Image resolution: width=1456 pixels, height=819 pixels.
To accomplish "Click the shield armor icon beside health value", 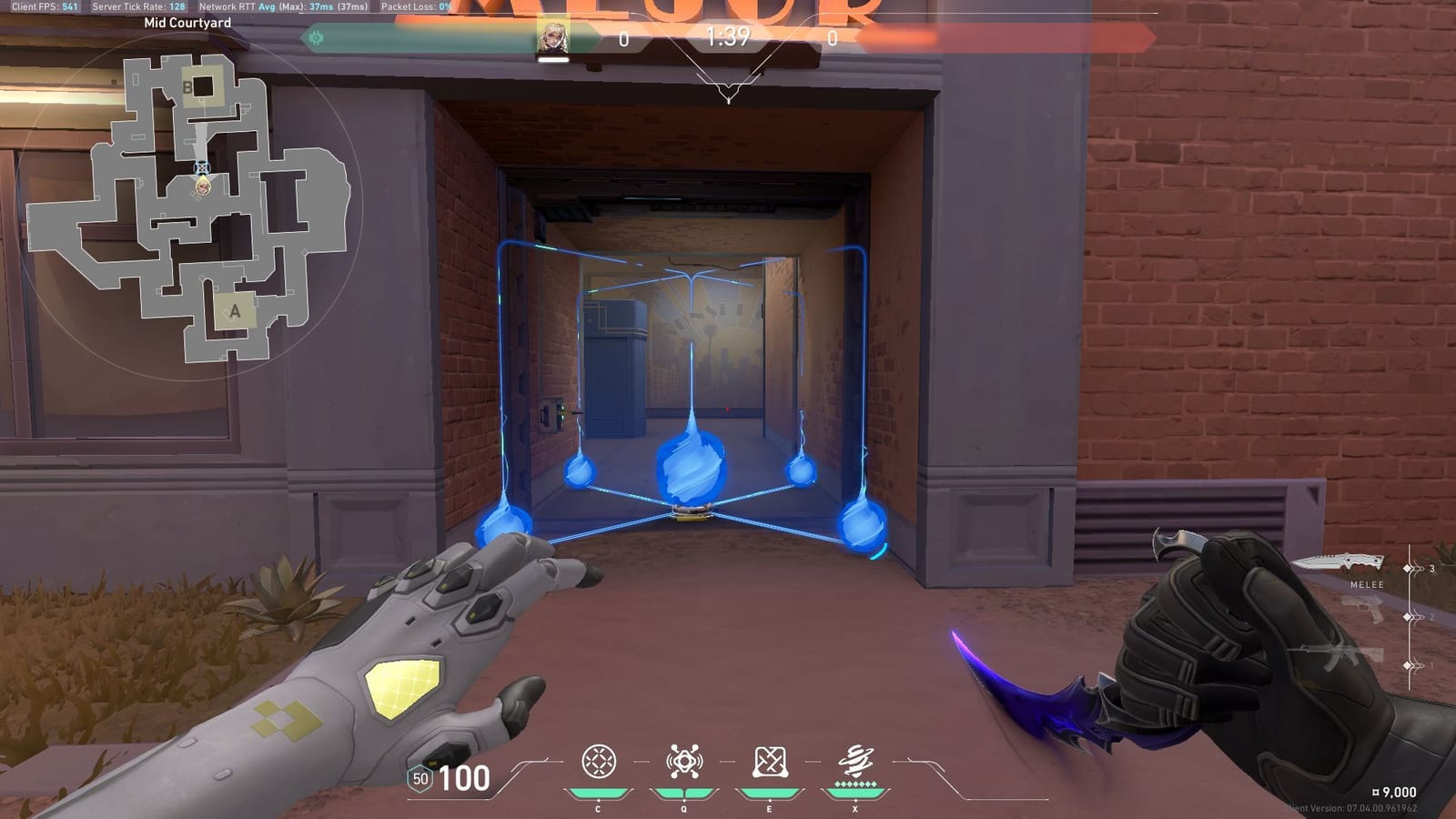I will [420, 780].
